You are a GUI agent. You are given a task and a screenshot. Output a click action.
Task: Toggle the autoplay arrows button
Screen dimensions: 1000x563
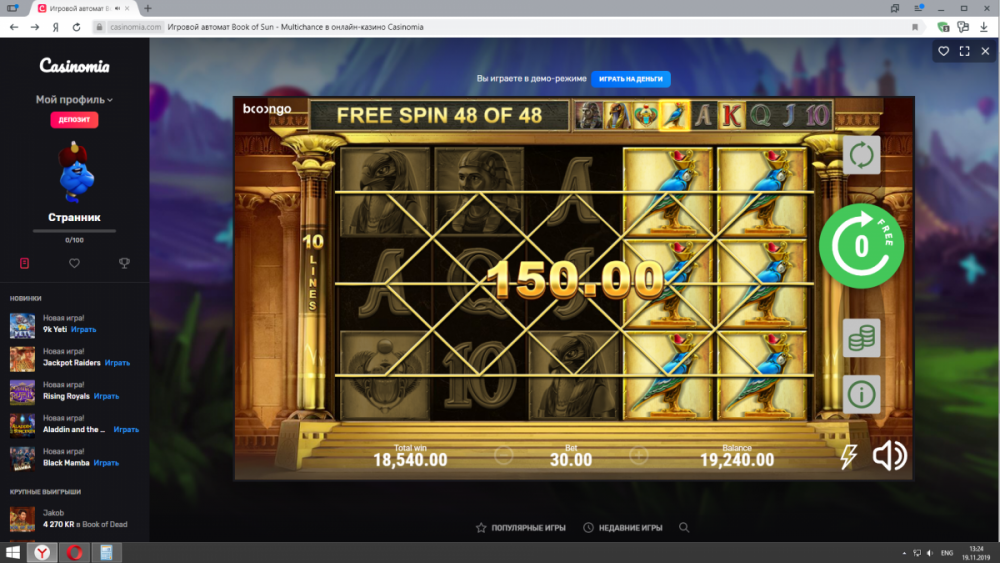pos(861,155)
